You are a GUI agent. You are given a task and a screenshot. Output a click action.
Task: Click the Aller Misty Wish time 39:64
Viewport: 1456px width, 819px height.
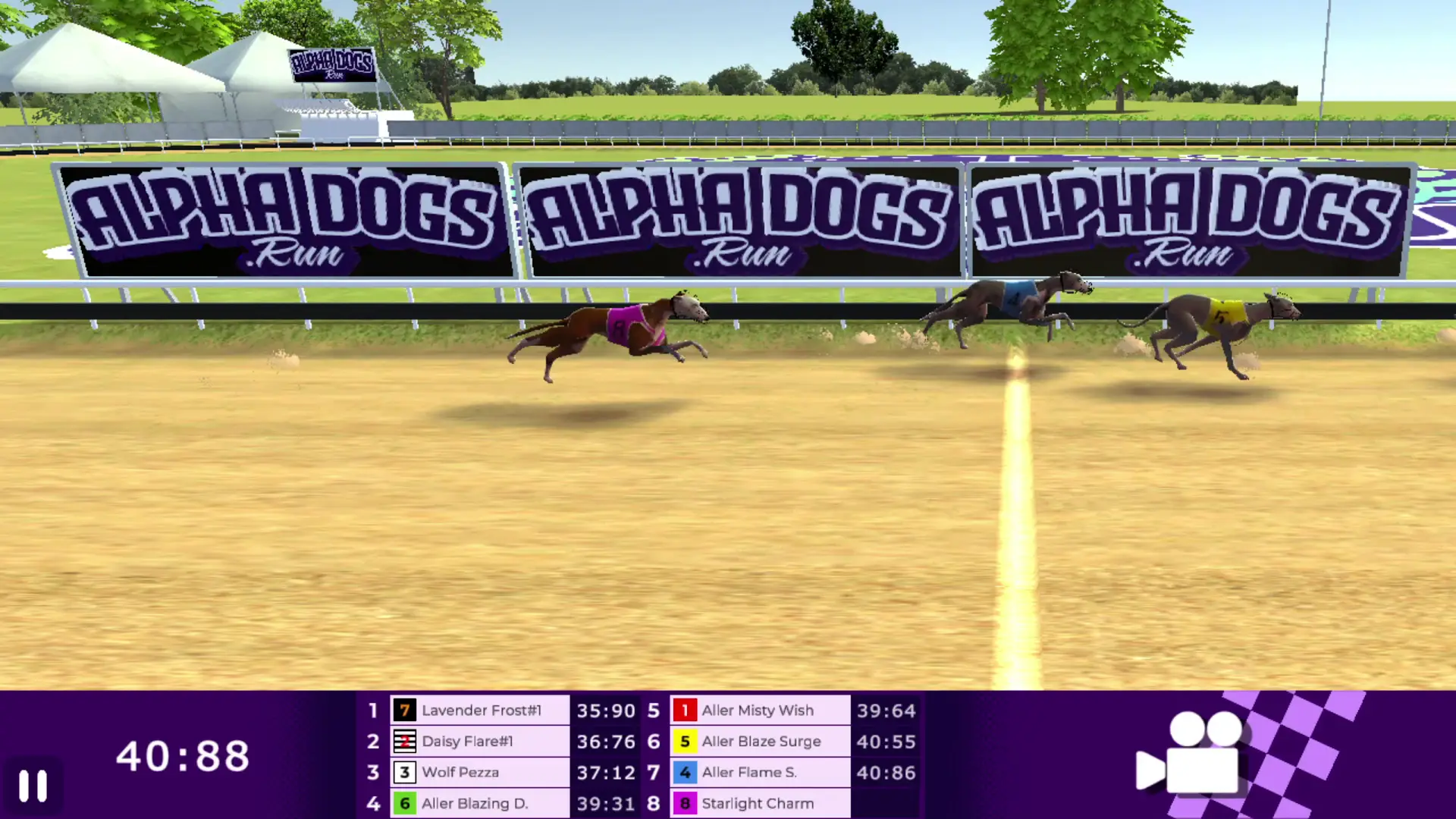tap(886, 711)
